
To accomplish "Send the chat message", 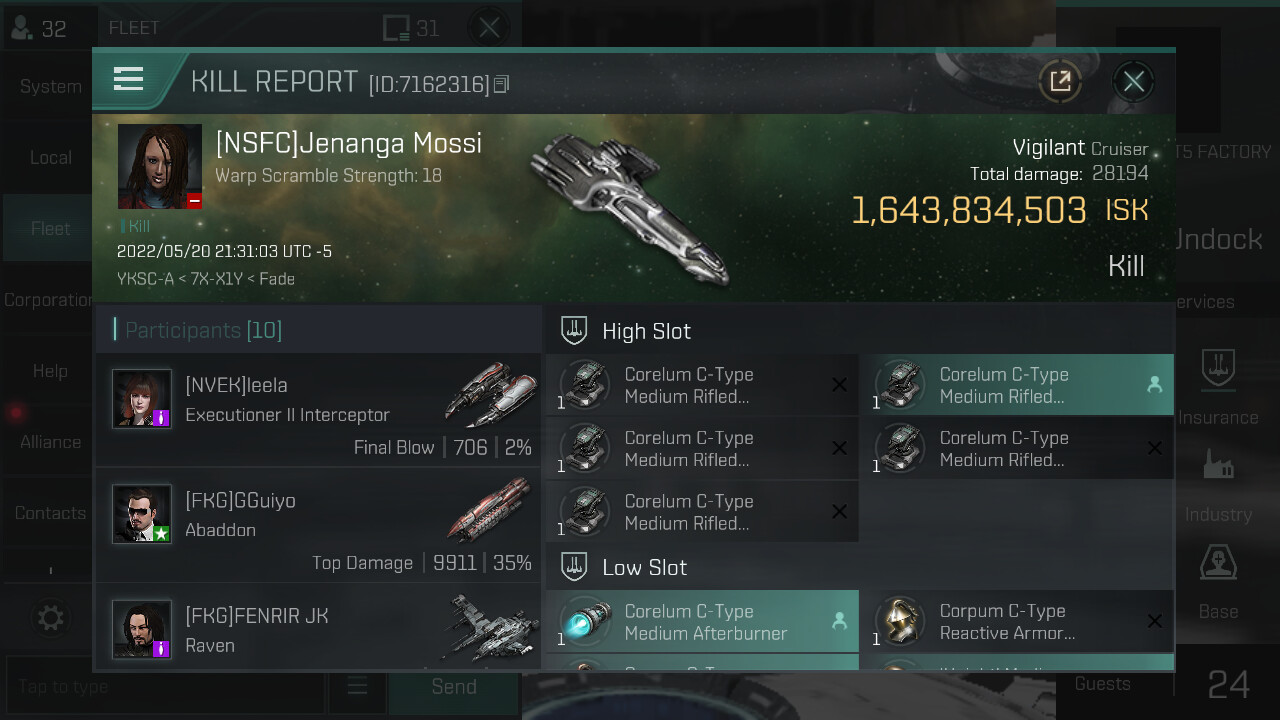I will click(x=454, y=687).
